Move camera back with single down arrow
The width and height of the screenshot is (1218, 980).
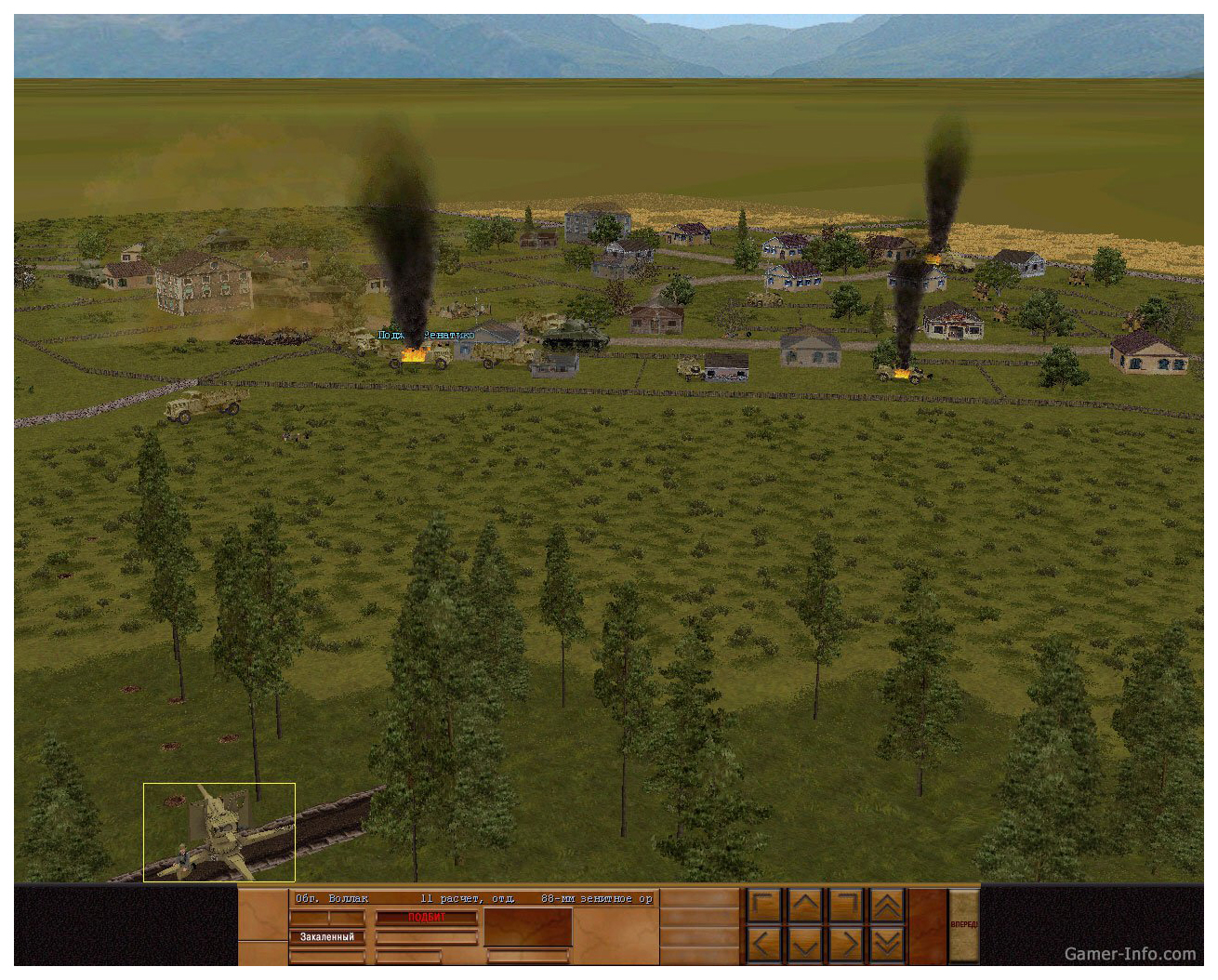coord(805,946)
